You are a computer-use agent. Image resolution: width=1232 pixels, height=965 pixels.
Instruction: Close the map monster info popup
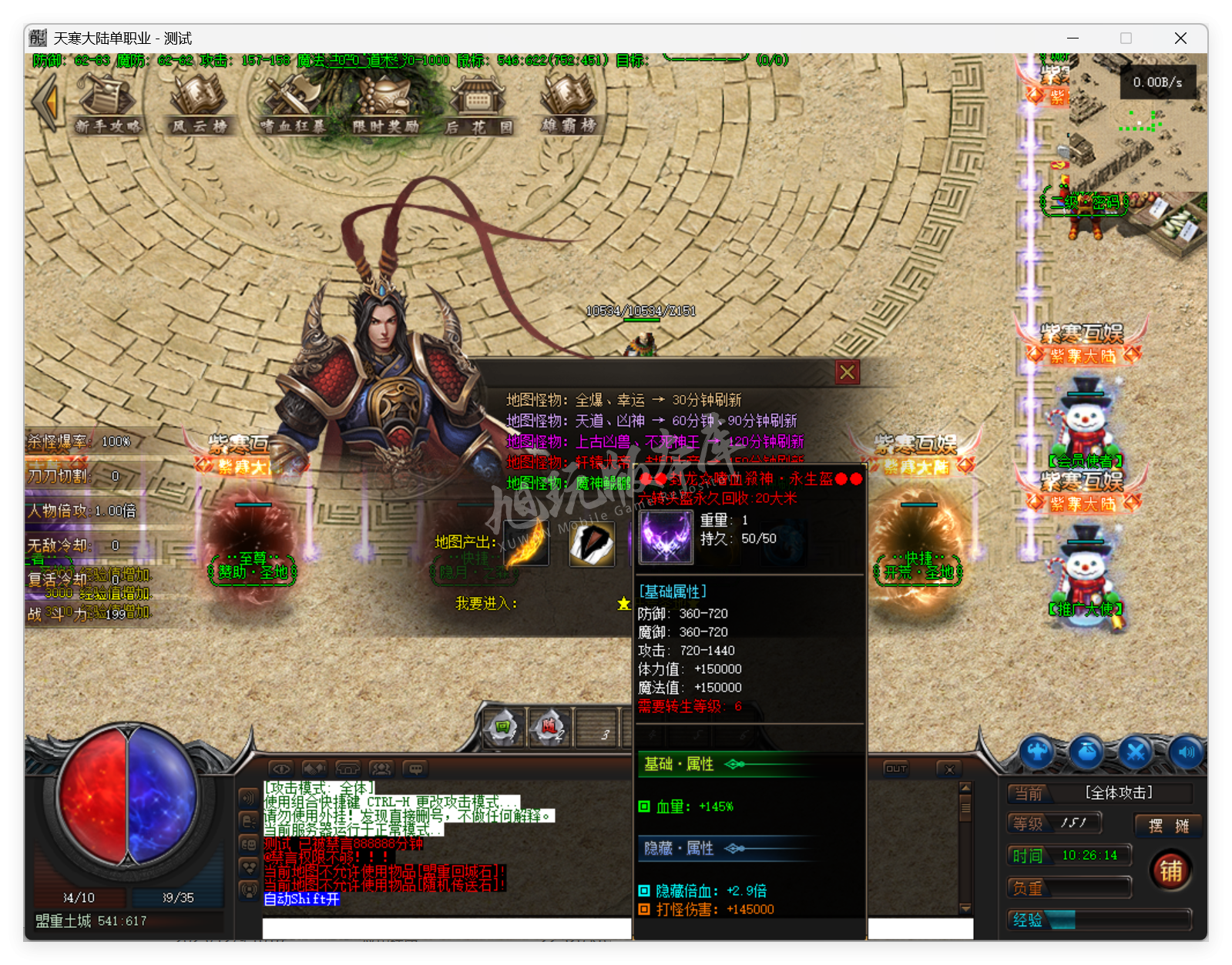pos(847,371)
